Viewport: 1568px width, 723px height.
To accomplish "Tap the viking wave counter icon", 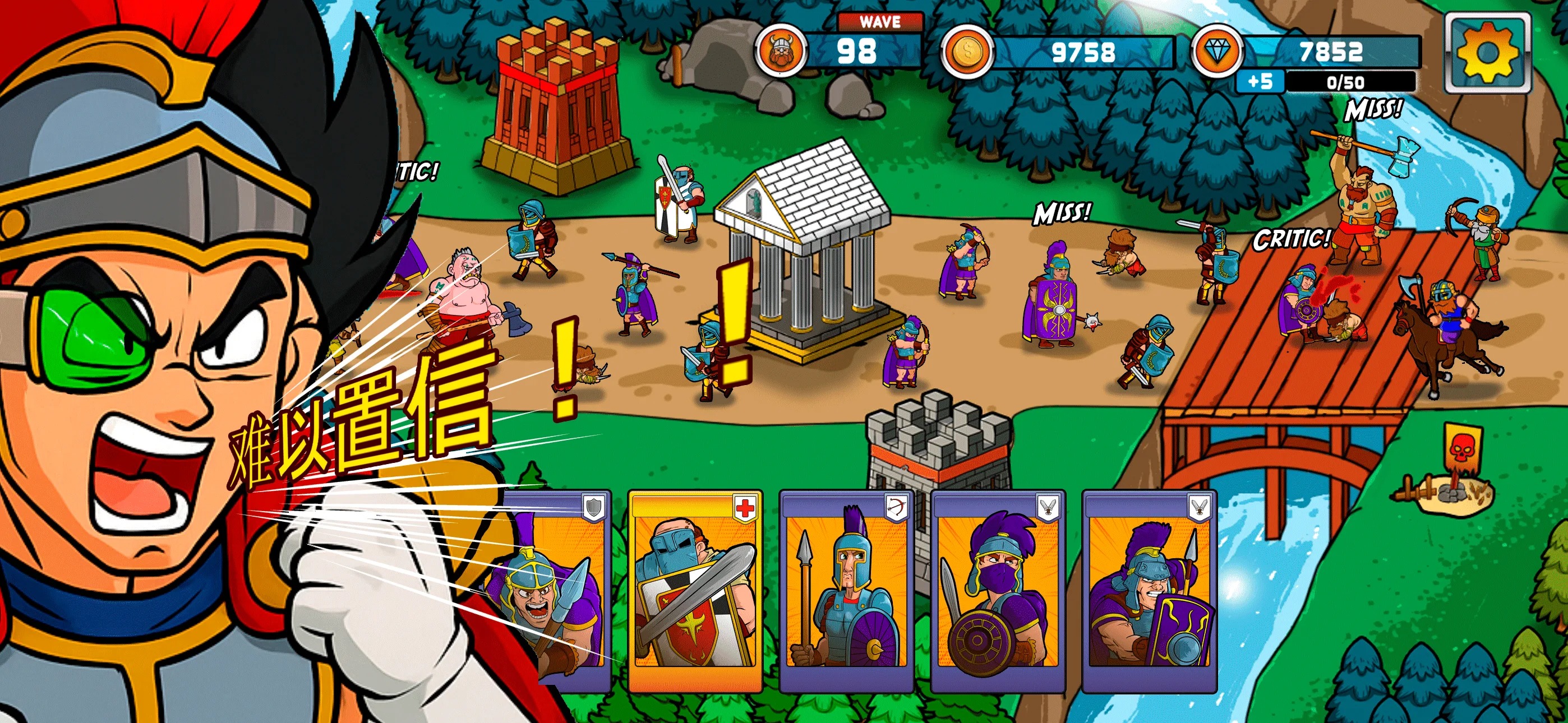I will click(781, 52).
